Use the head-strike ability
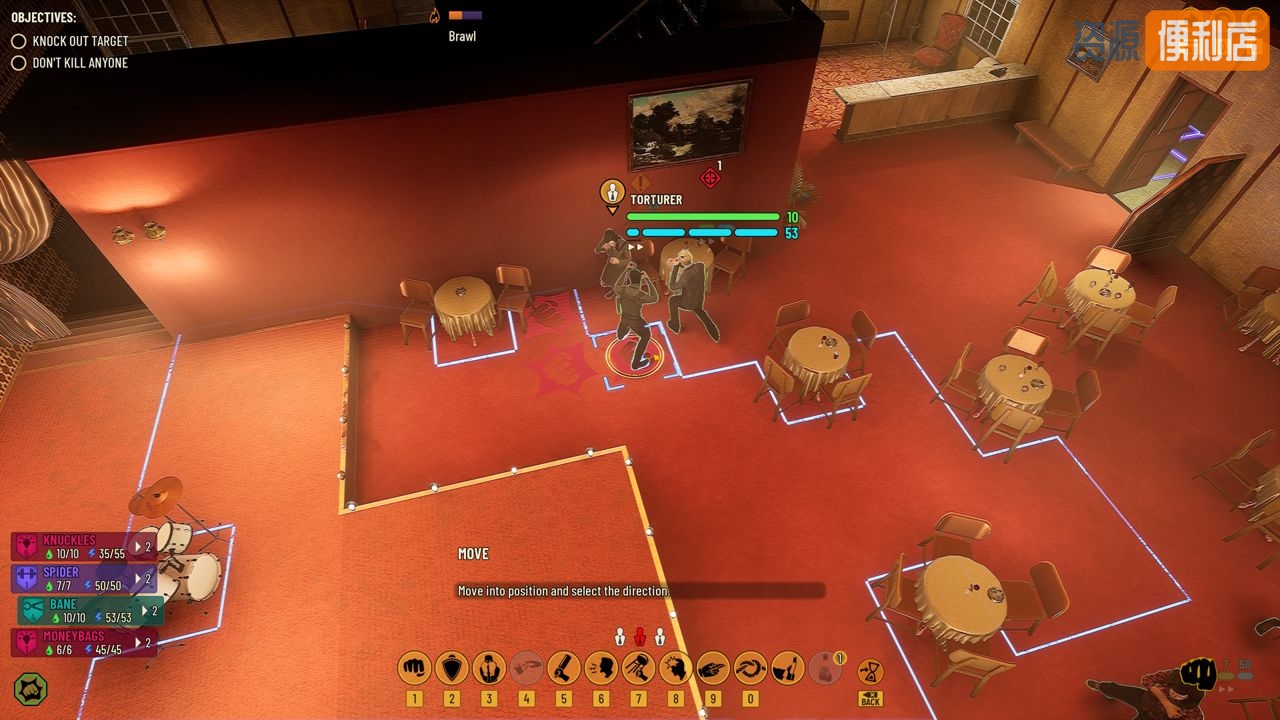This screenshot has width=1280, height=720. 675,667
